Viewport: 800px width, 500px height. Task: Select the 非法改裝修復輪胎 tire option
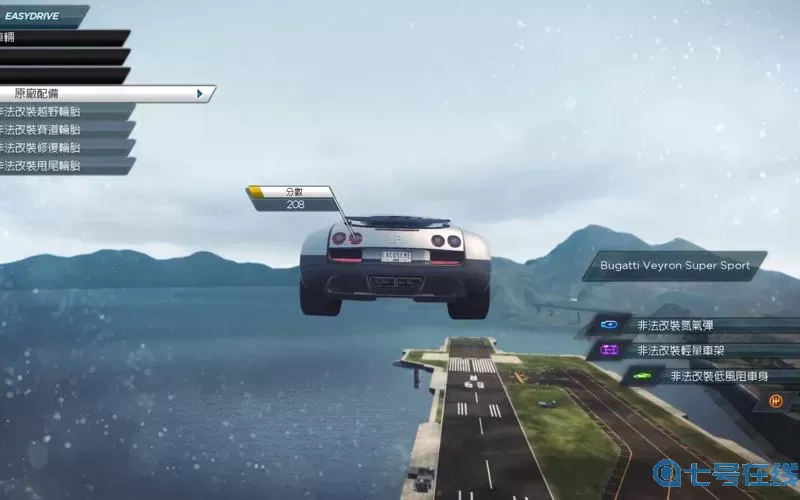pyautogui.click(x=60, y=147)
